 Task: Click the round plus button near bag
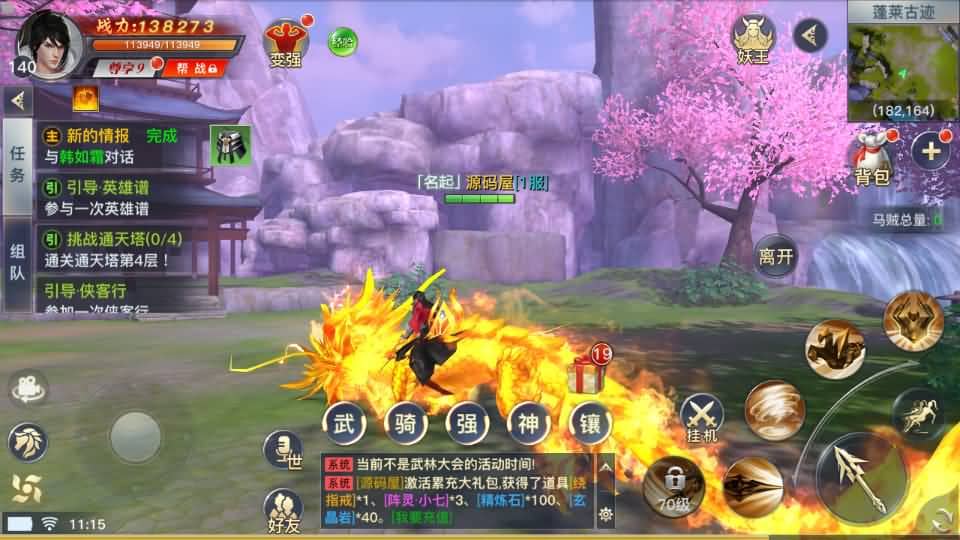pos(930,152)
